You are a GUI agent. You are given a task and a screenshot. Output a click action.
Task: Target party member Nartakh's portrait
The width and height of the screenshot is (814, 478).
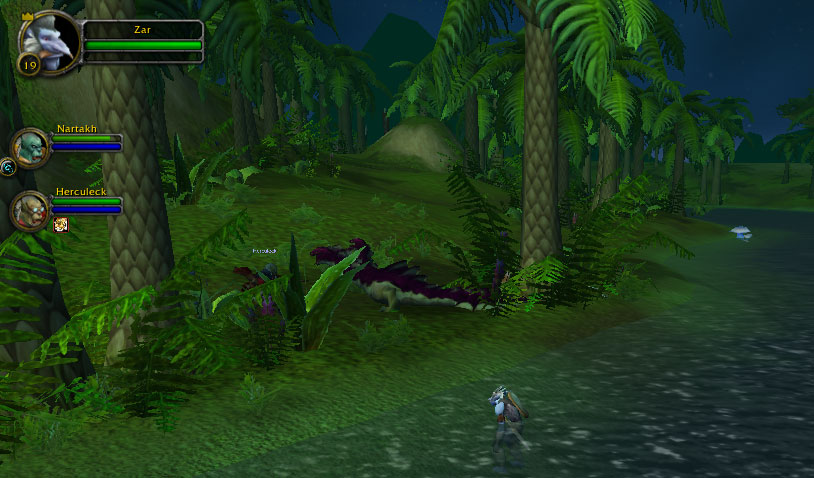point(30,147)
